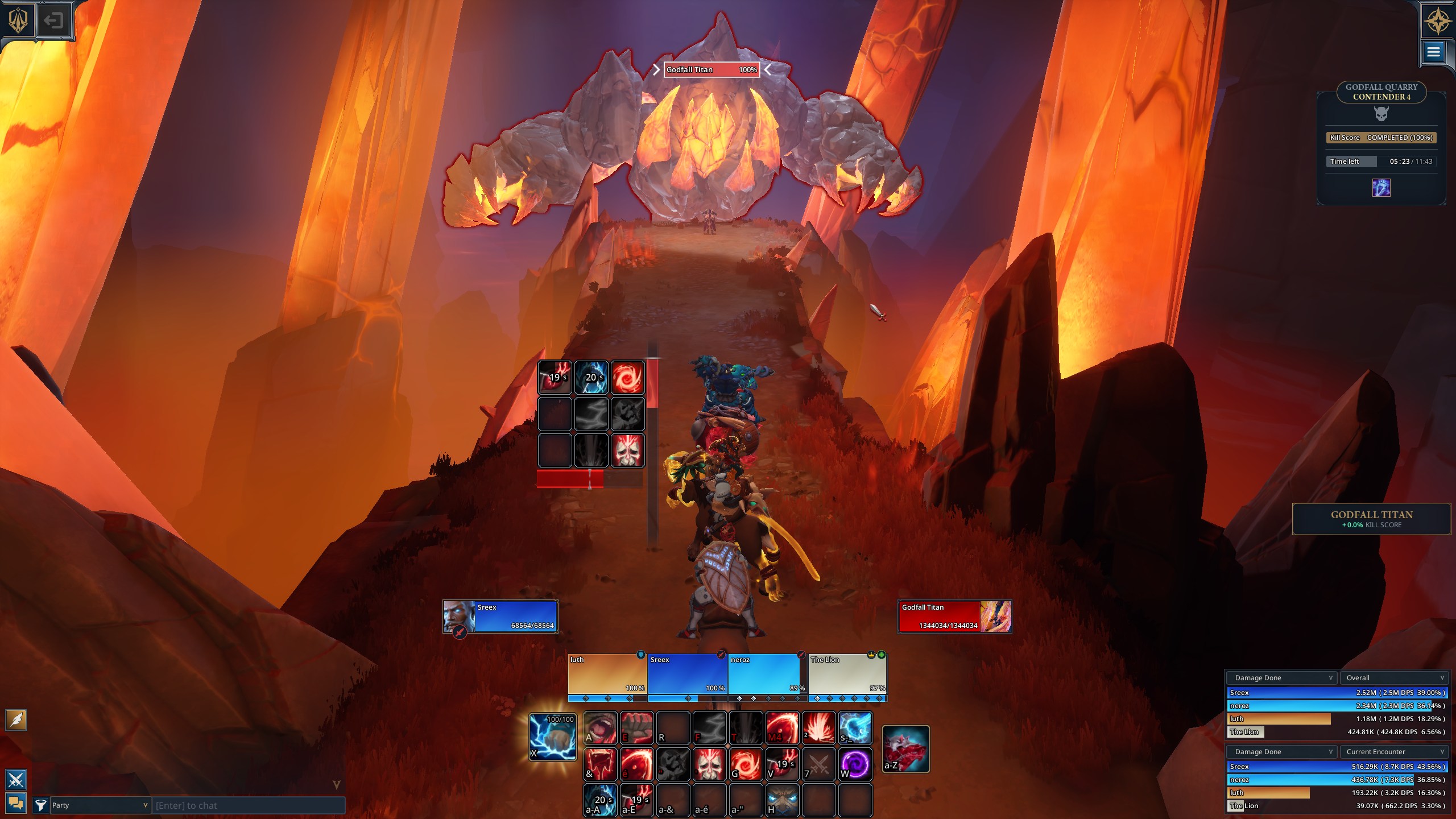Click the crossed swords combat log button
Screen dimensions: 1456x819
point(16,779)
